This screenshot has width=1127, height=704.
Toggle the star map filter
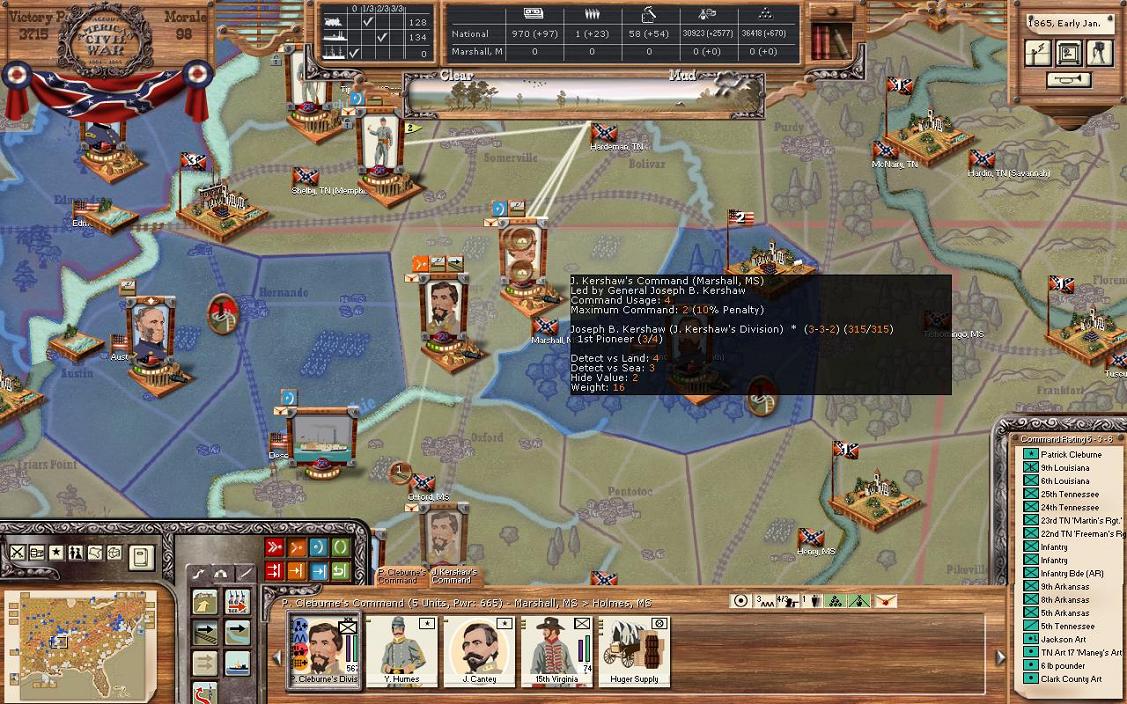pos(56,552)
